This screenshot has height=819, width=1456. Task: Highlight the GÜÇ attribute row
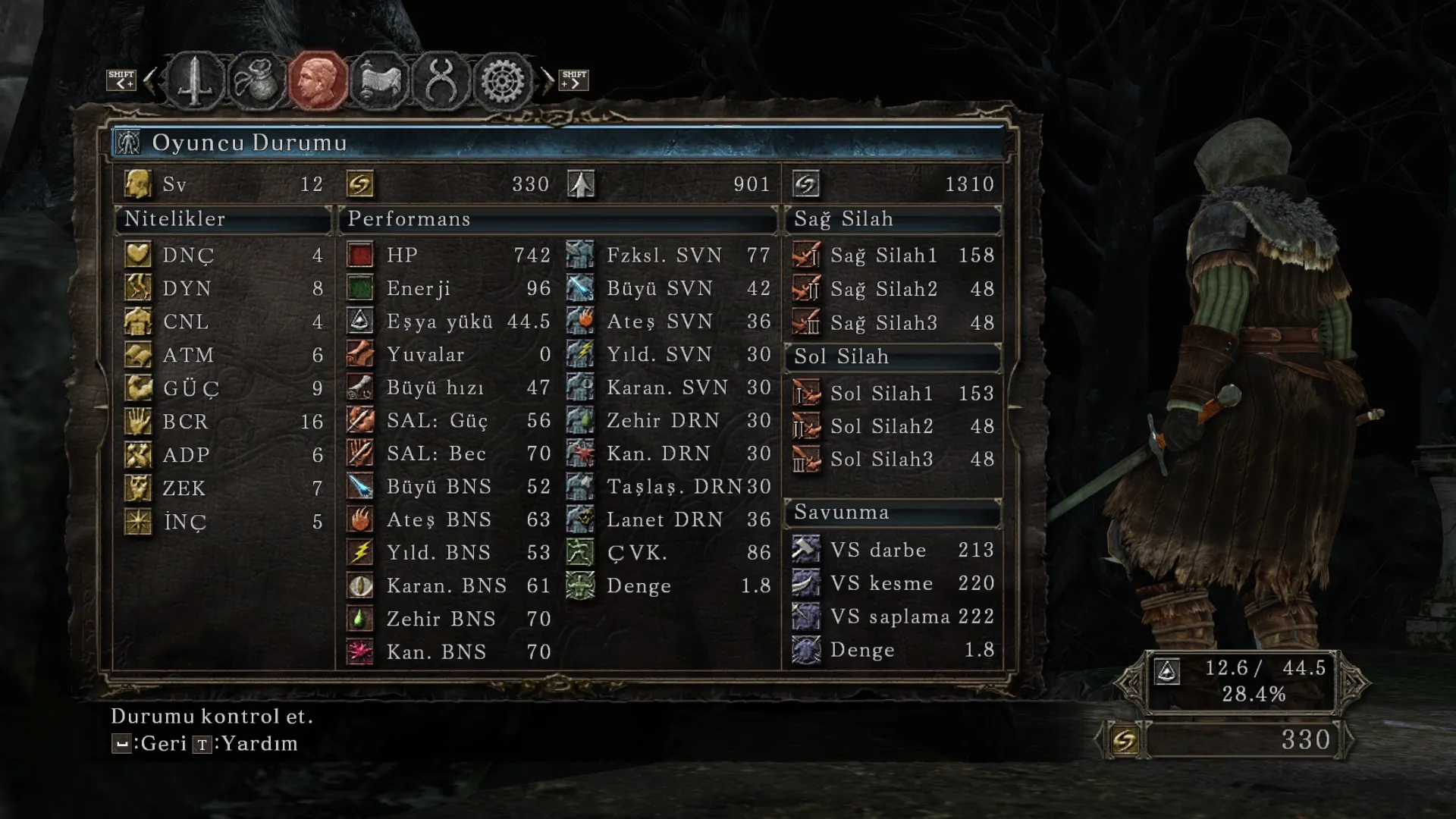point(224,388)
